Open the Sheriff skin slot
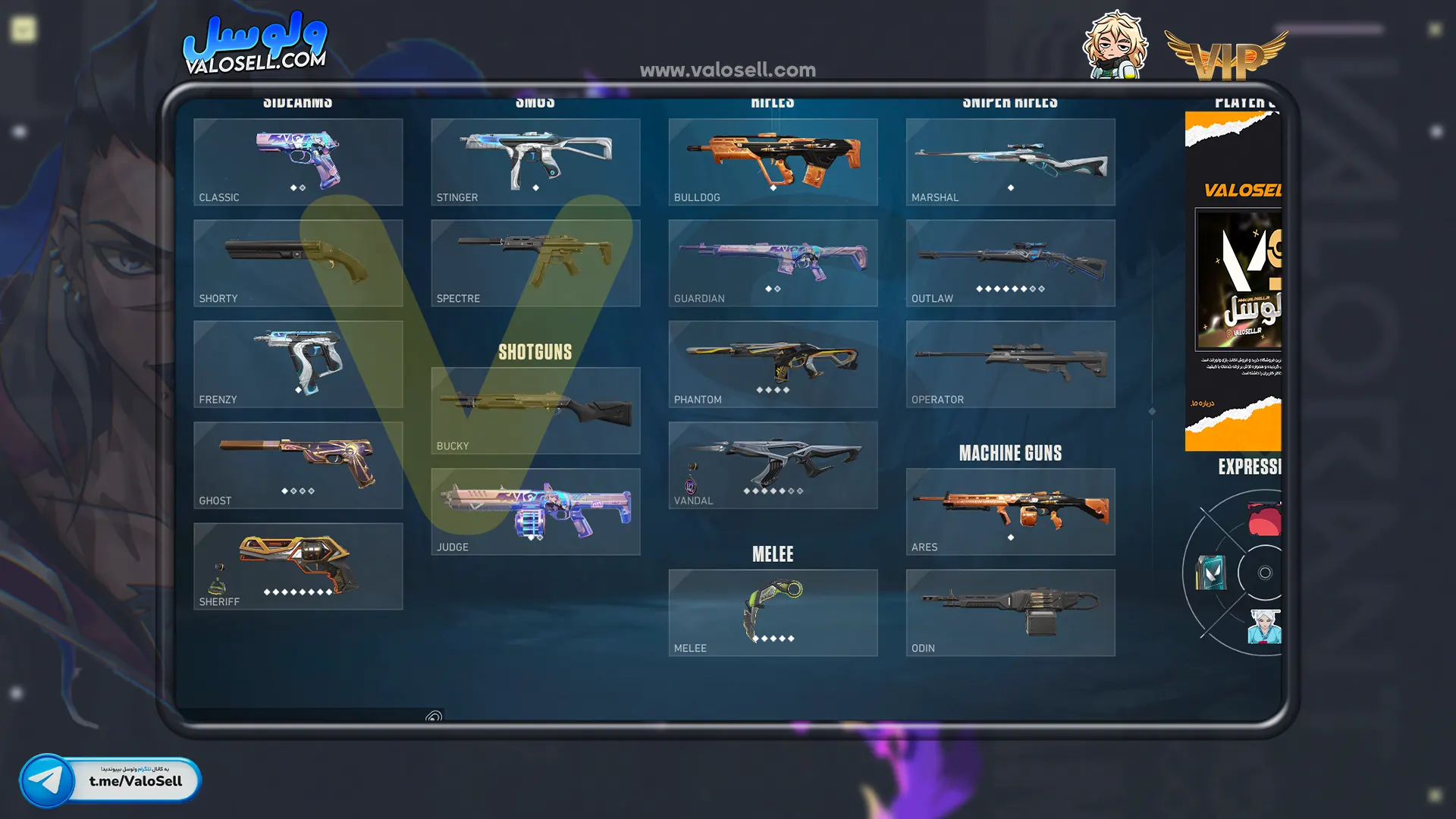 [x=298, y=566]
